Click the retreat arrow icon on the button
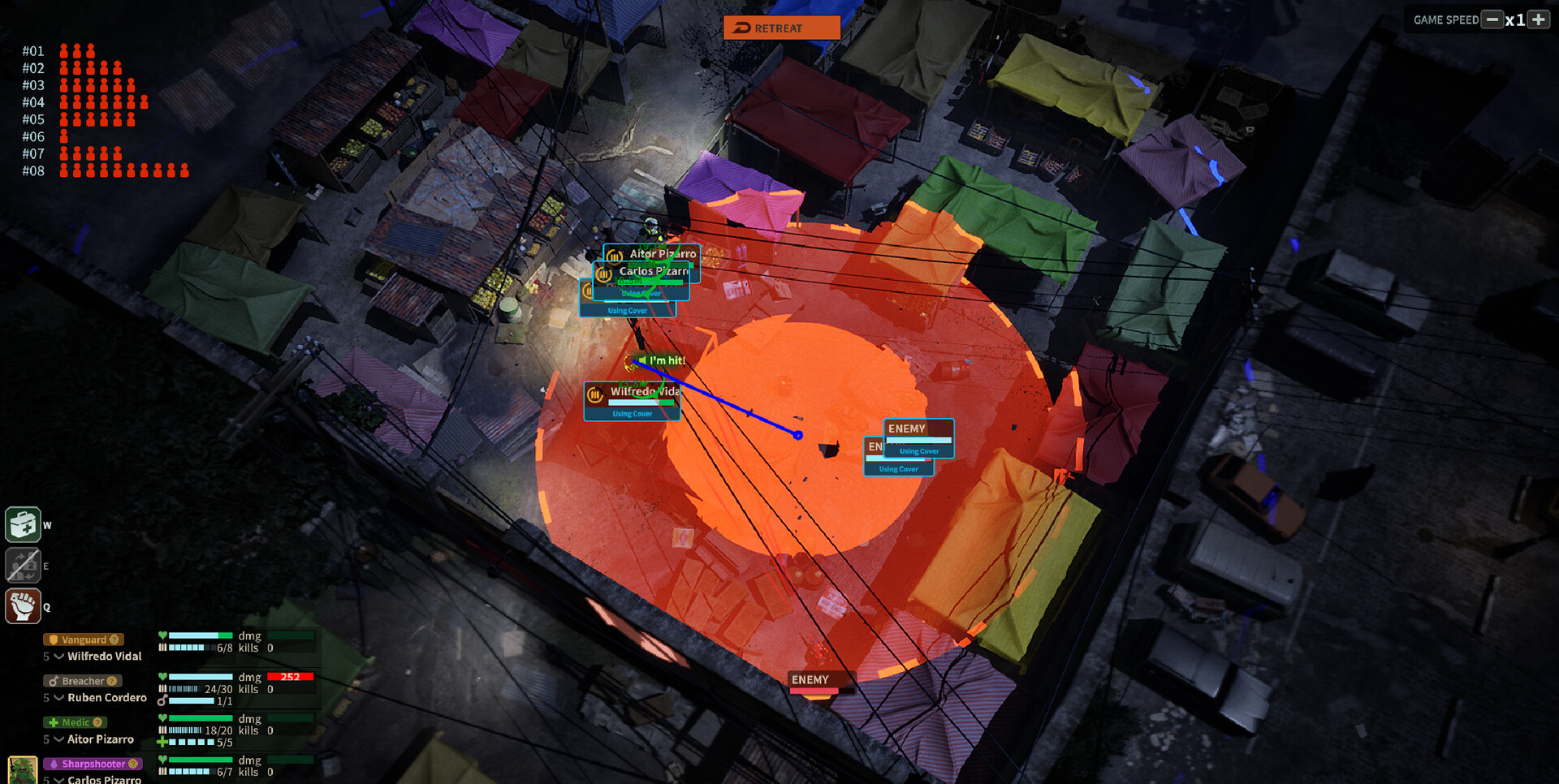The height and width of the screenshot is (784, 1559). point(741,27)
